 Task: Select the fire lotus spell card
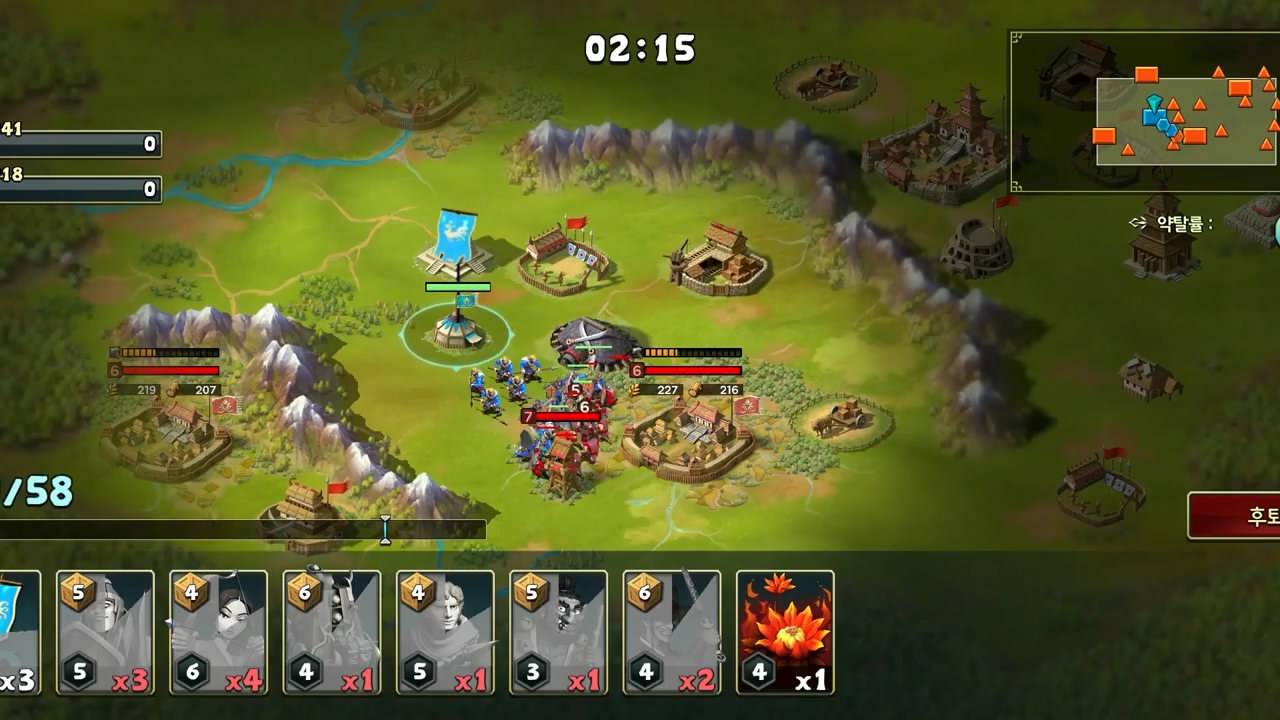point(785,632)
